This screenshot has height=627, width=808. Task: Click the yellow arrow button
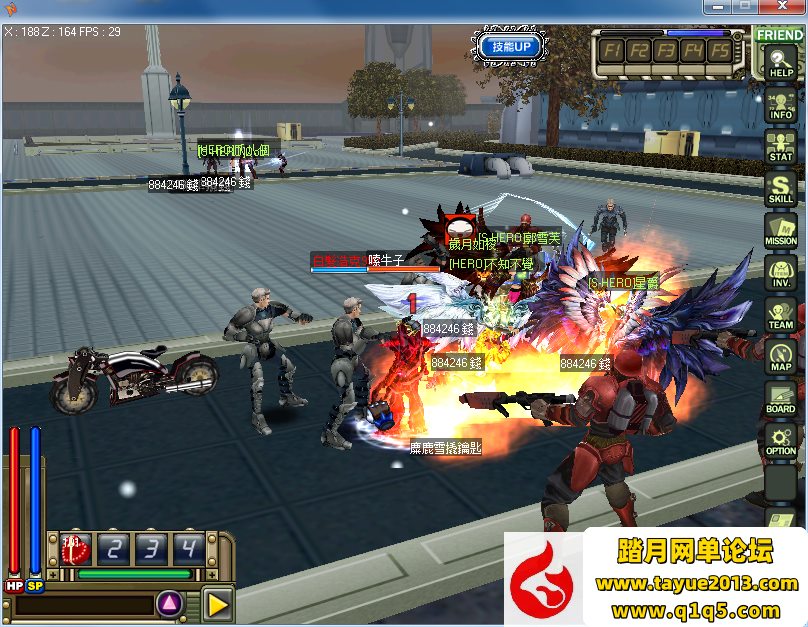pos(217,603)
